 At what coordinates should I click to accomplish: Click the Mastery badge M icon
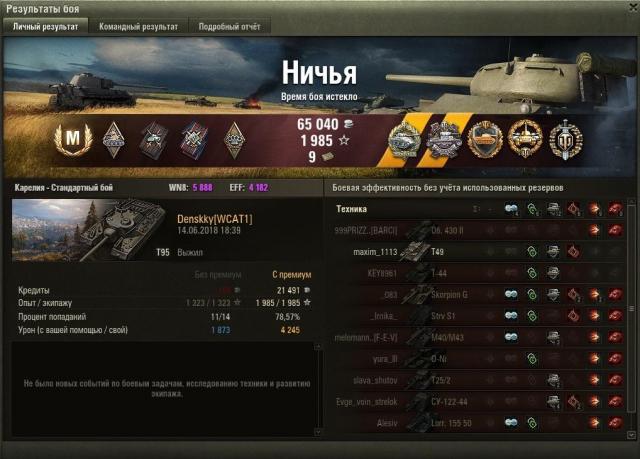click(x=71, y=137)
